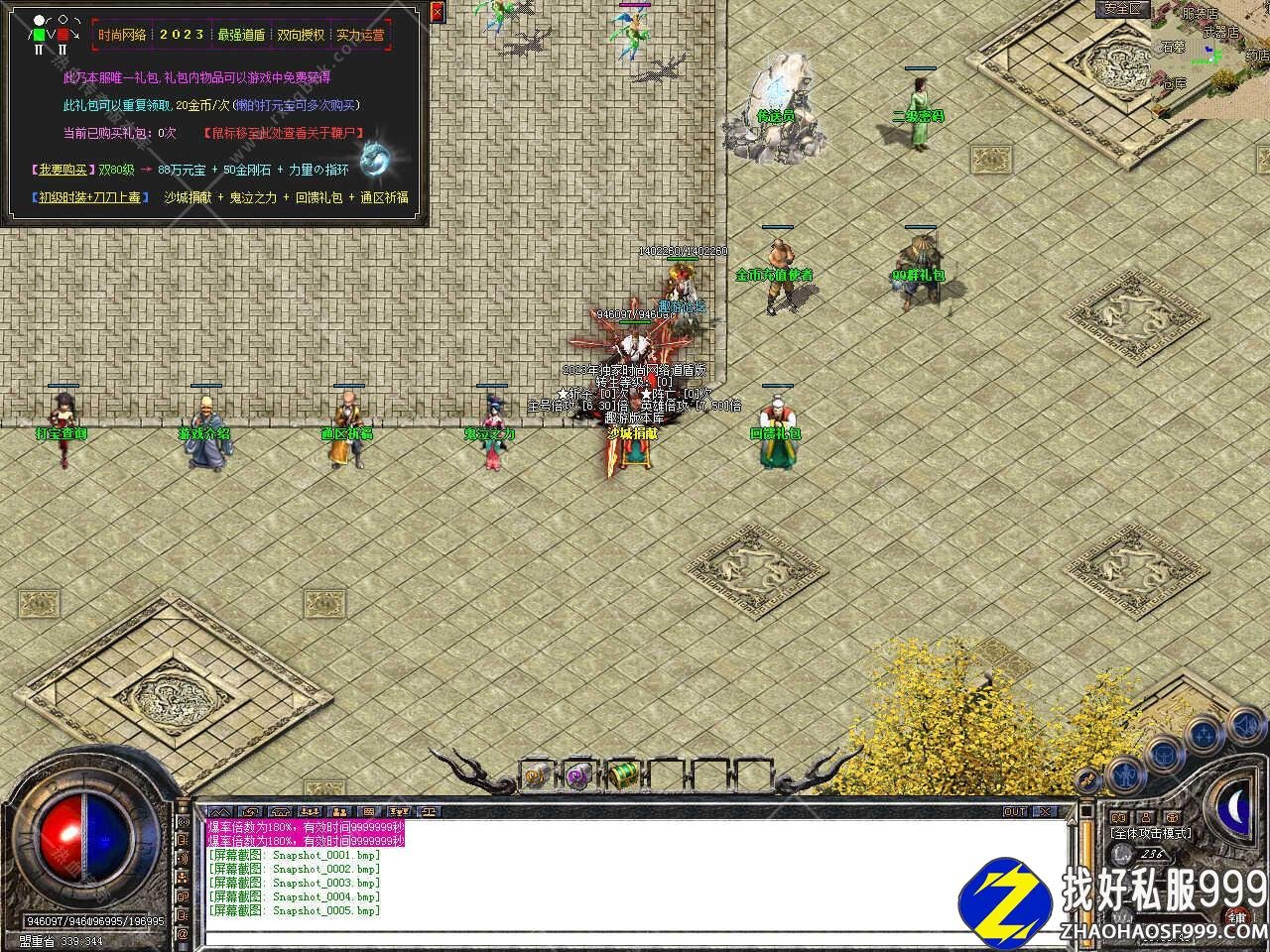
Task: Click the red 铺 shop button
Action: [1235, 917]
